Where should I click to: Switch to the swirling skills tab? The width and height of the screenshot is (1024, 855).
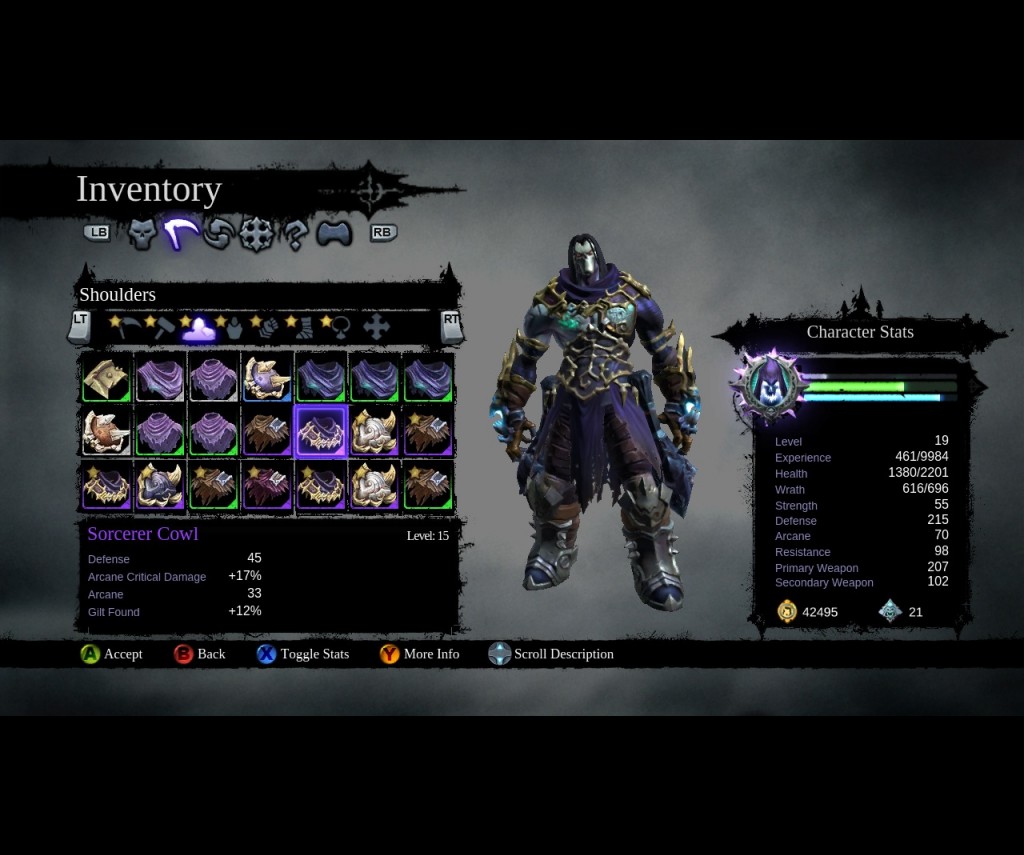point(217,234)
